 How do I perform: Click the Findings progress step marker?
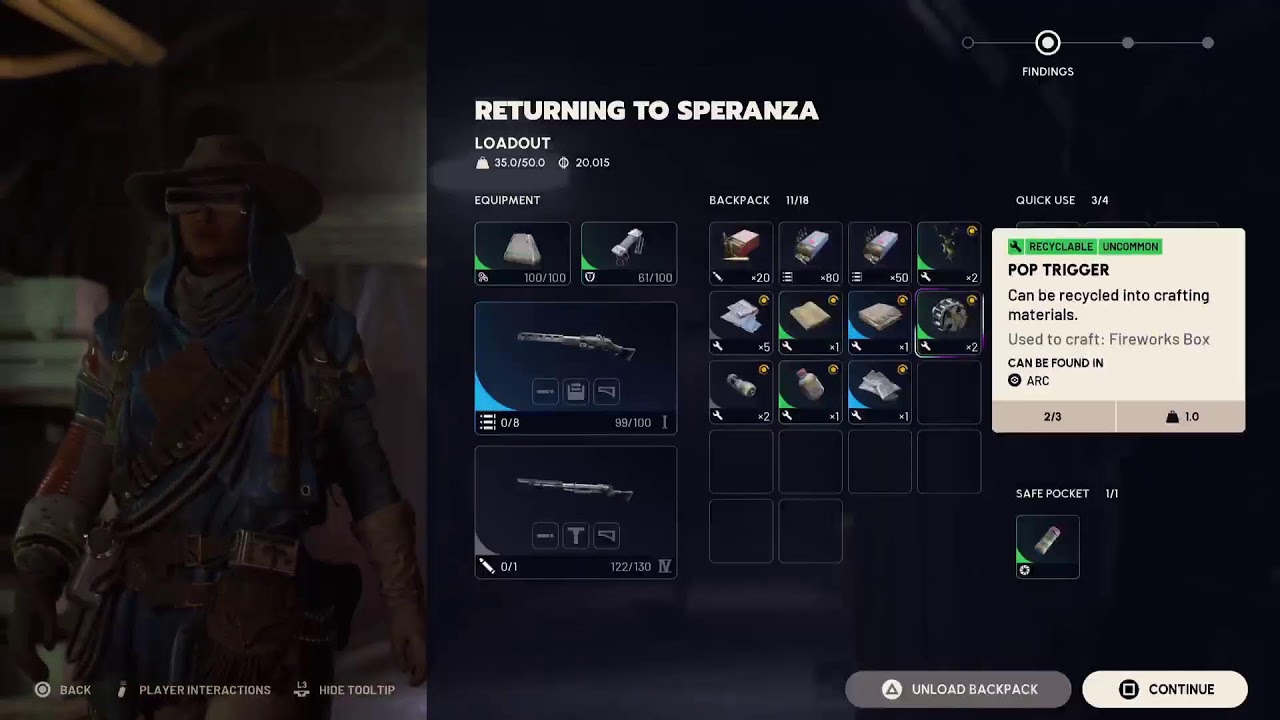tap(1048, 43)
